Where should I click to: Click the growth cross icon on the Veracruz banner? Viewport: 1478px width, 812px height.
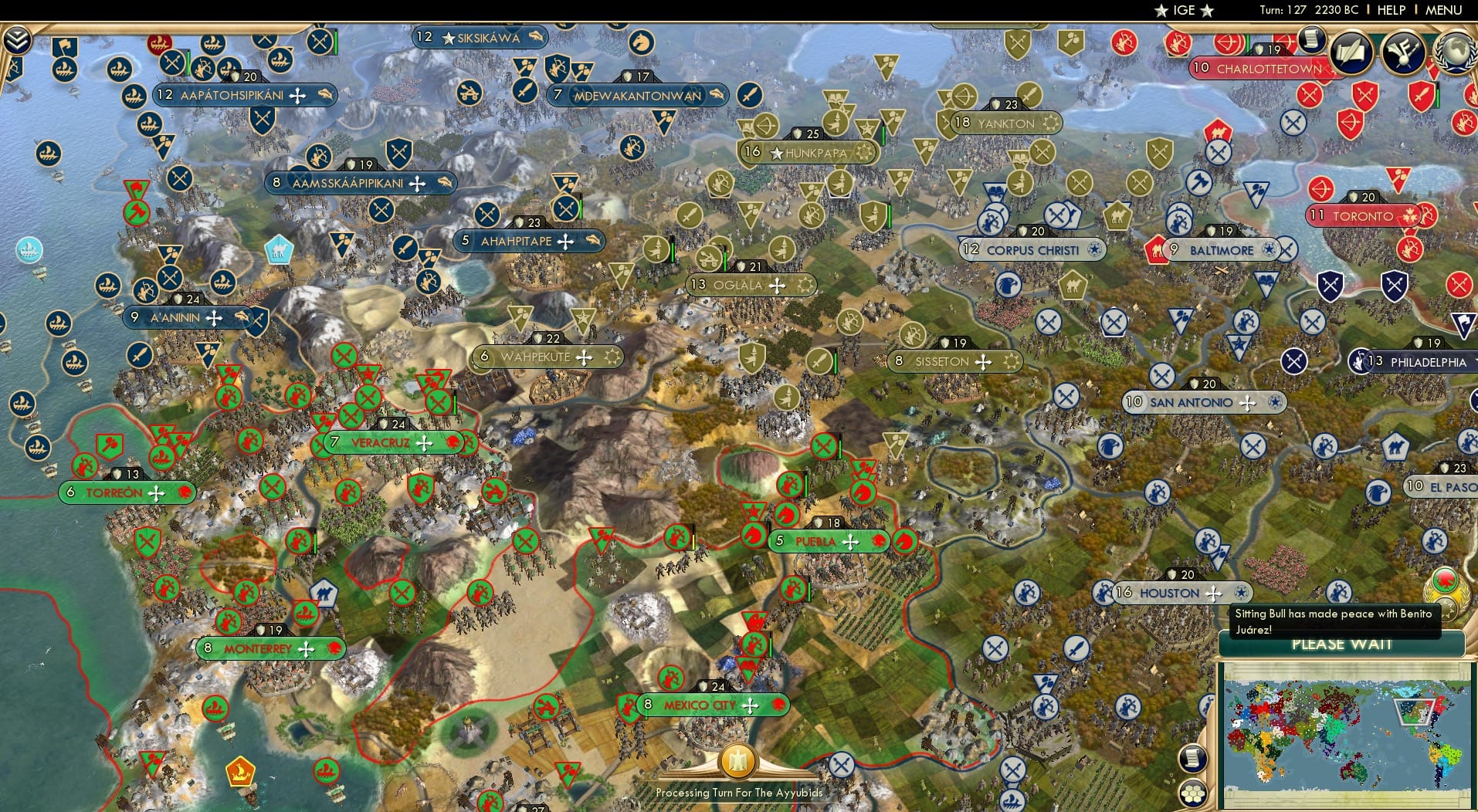[425, 442]
